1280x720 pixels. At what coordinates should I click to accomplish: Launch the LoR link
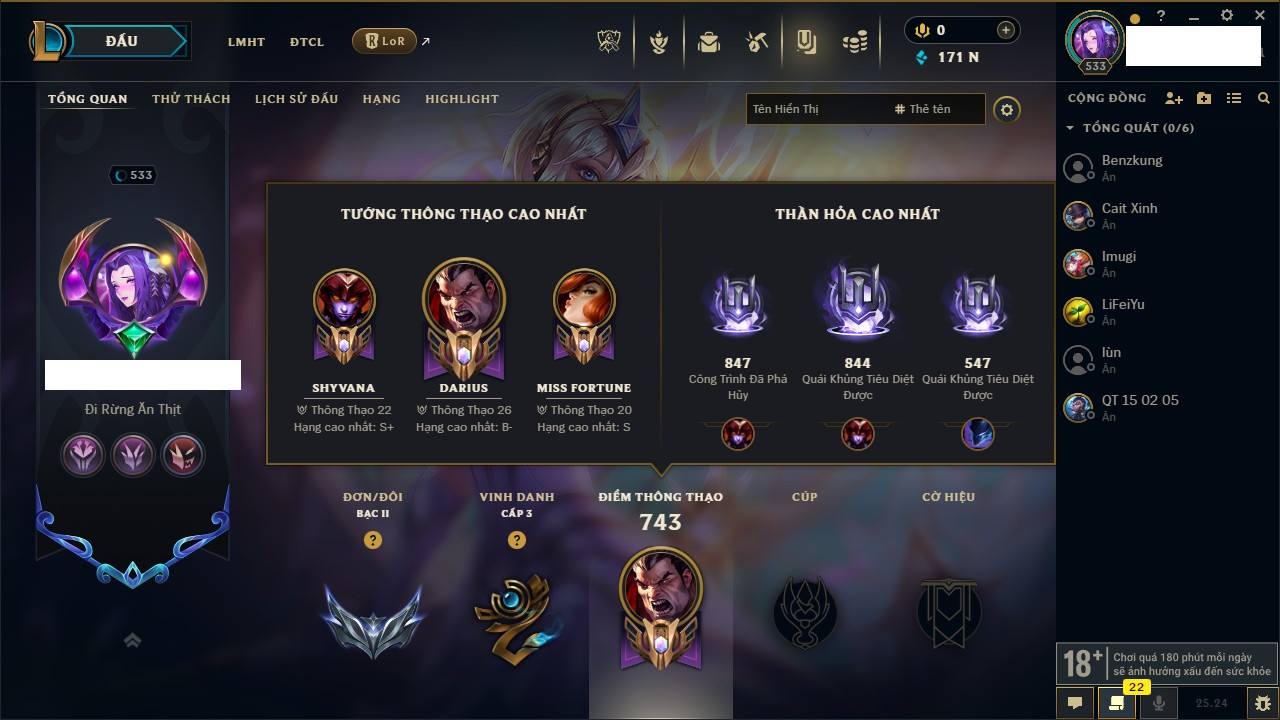pyautogui.click(x=385, y=42)
